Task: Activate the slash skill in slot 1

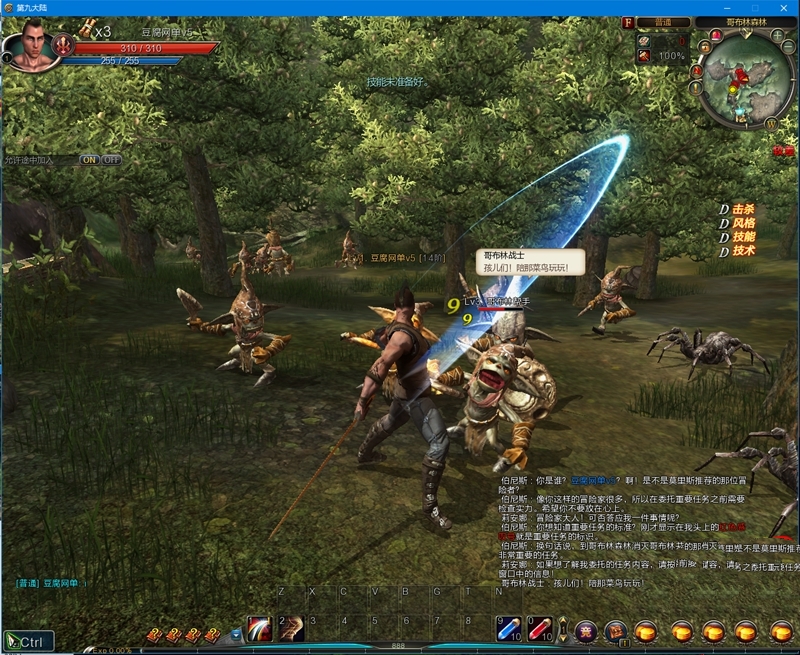Action: 260,629
